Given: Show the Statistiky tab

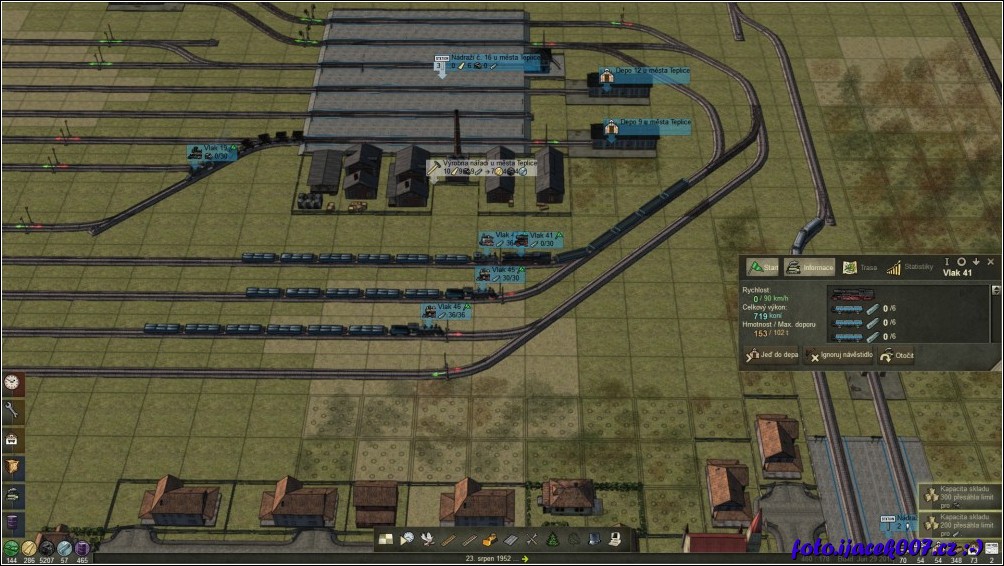Looking at the screenshot, I should [x=909, y=267].
